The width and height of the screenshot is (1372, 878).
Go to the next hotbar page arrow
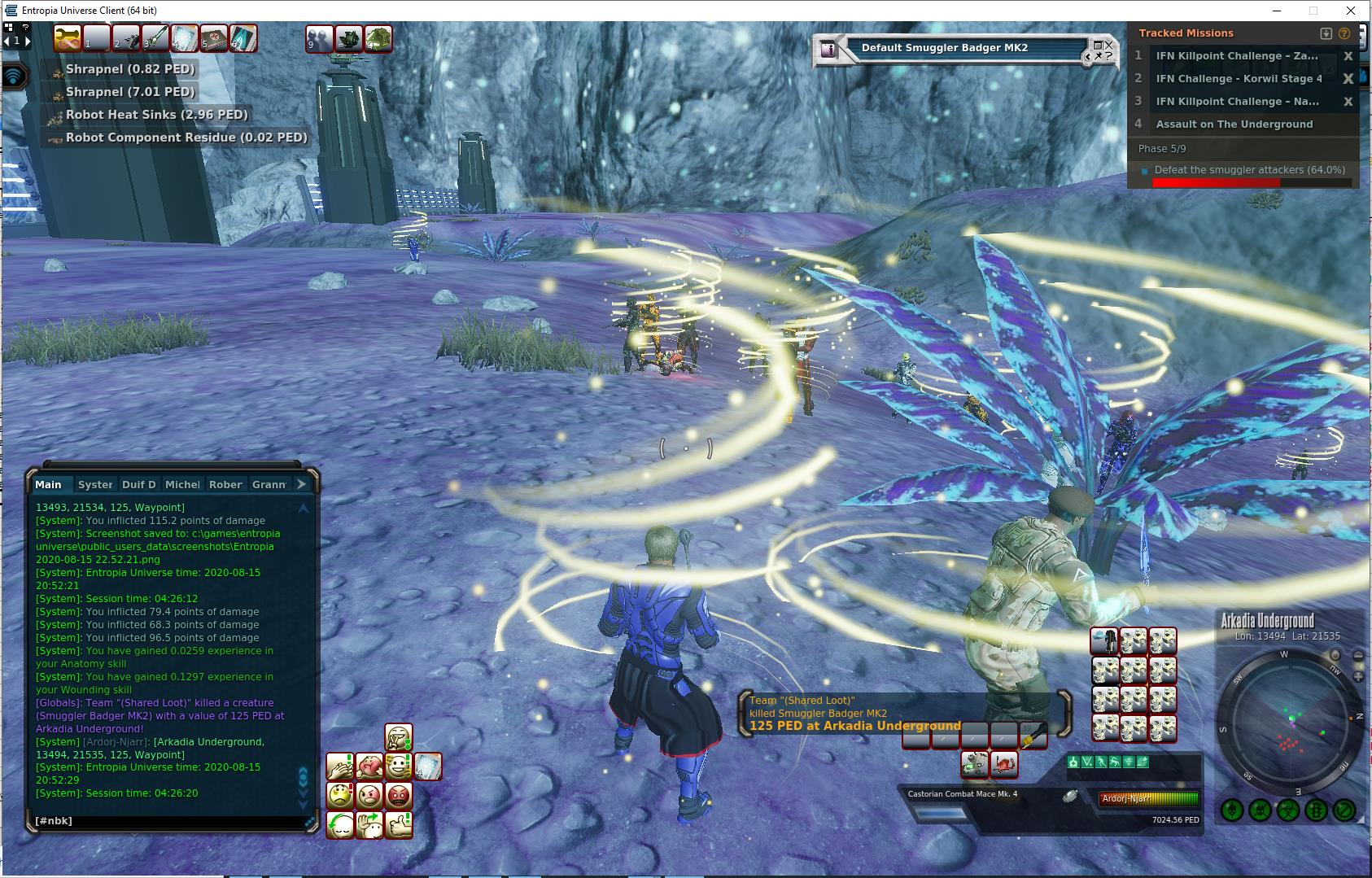pos(28,40)
